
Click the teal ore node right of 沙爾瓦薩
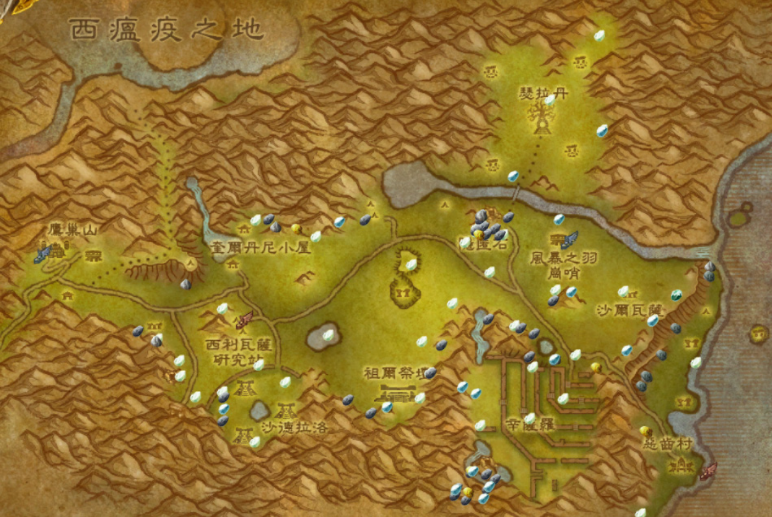676,295
